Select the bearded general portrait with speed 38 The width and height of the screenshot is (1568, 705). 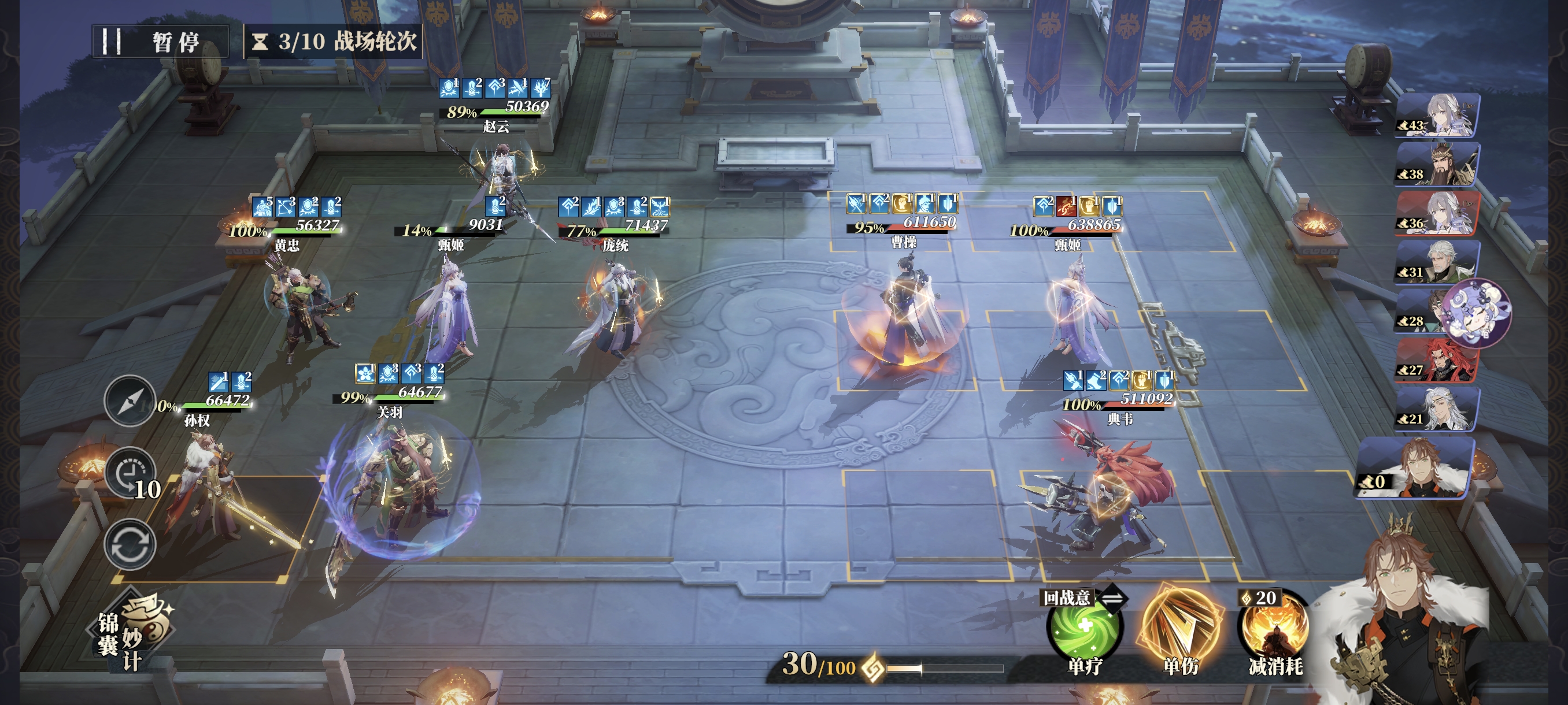click(1437, 164)
